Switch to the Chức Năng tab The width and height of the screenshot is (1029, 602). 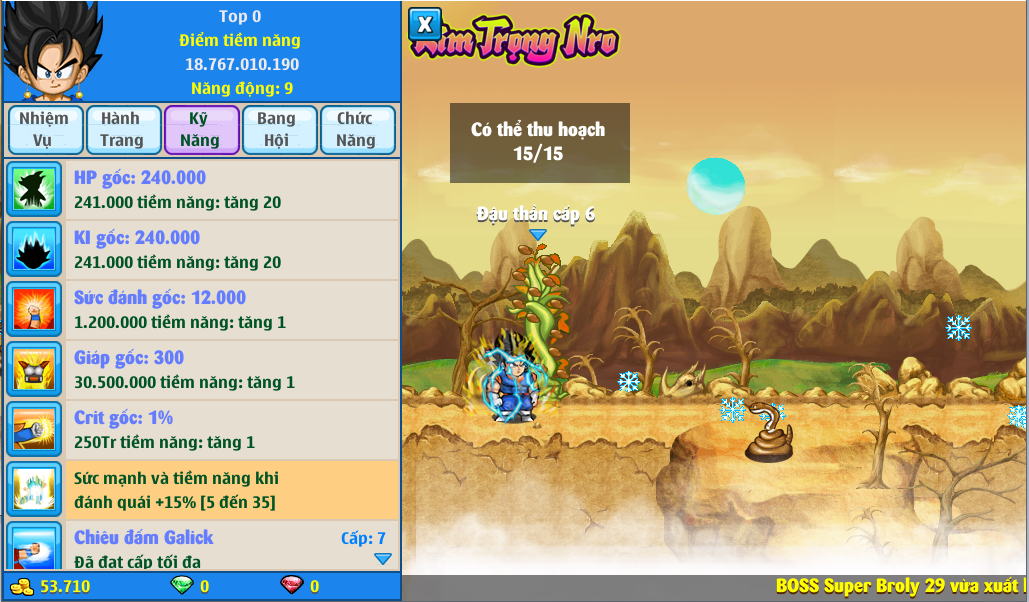pos(357,130)
